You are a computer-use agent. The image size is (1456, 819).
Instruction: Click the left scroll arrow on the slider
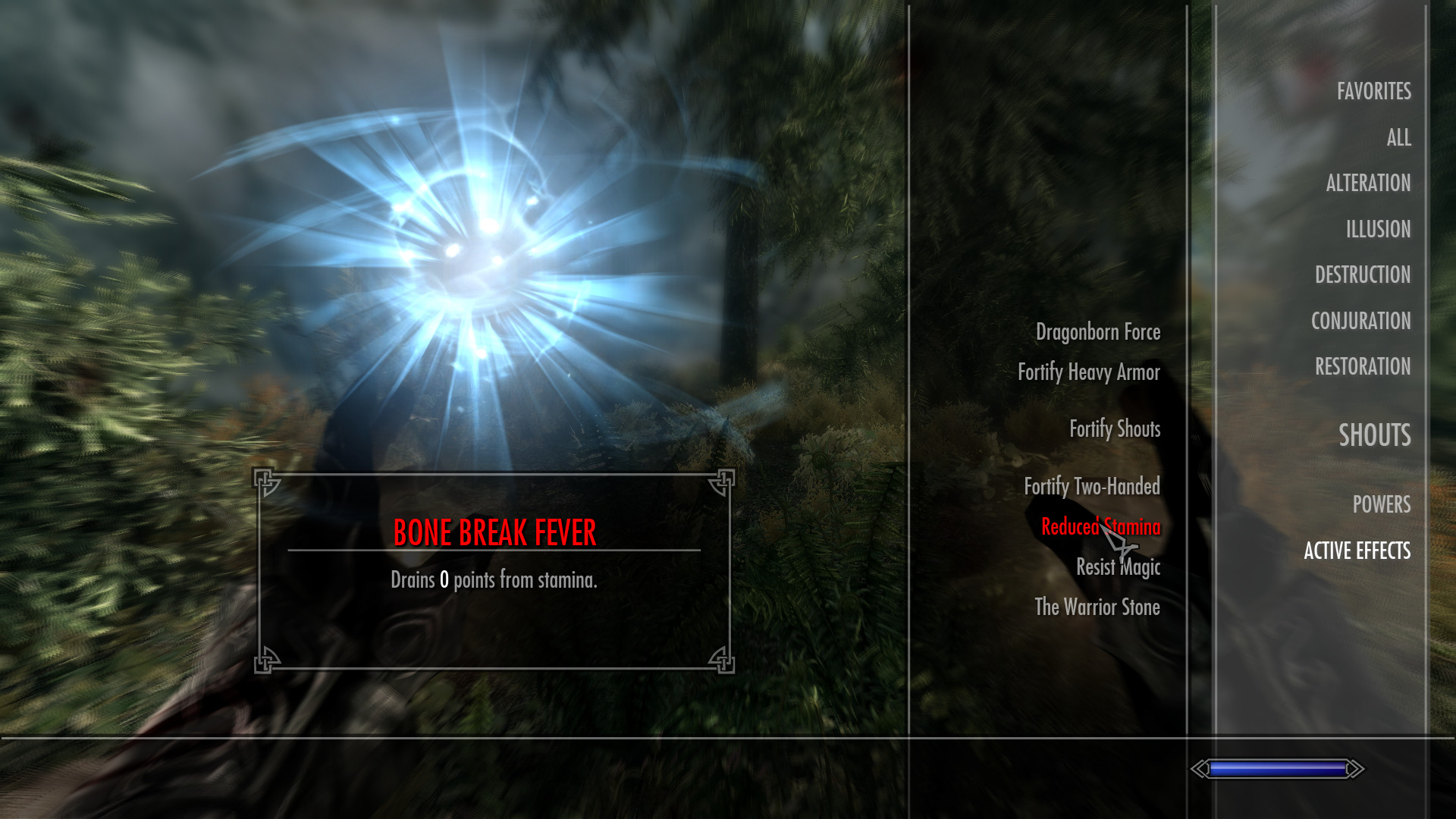[1200, 768]
